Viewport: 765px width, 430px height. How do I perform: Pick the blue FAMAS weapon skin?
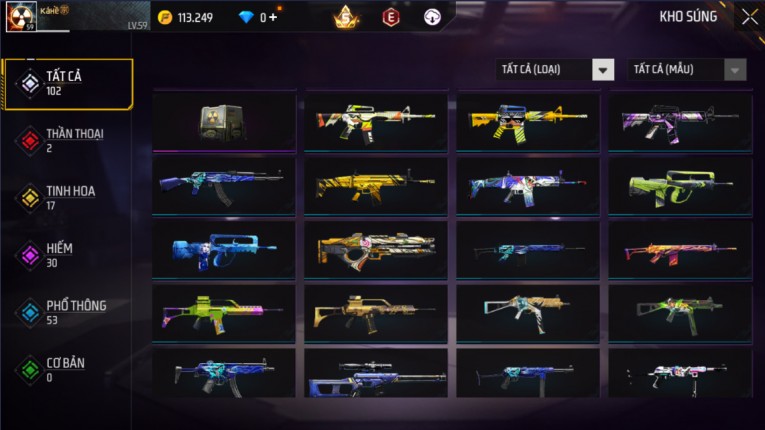(223, 249)
